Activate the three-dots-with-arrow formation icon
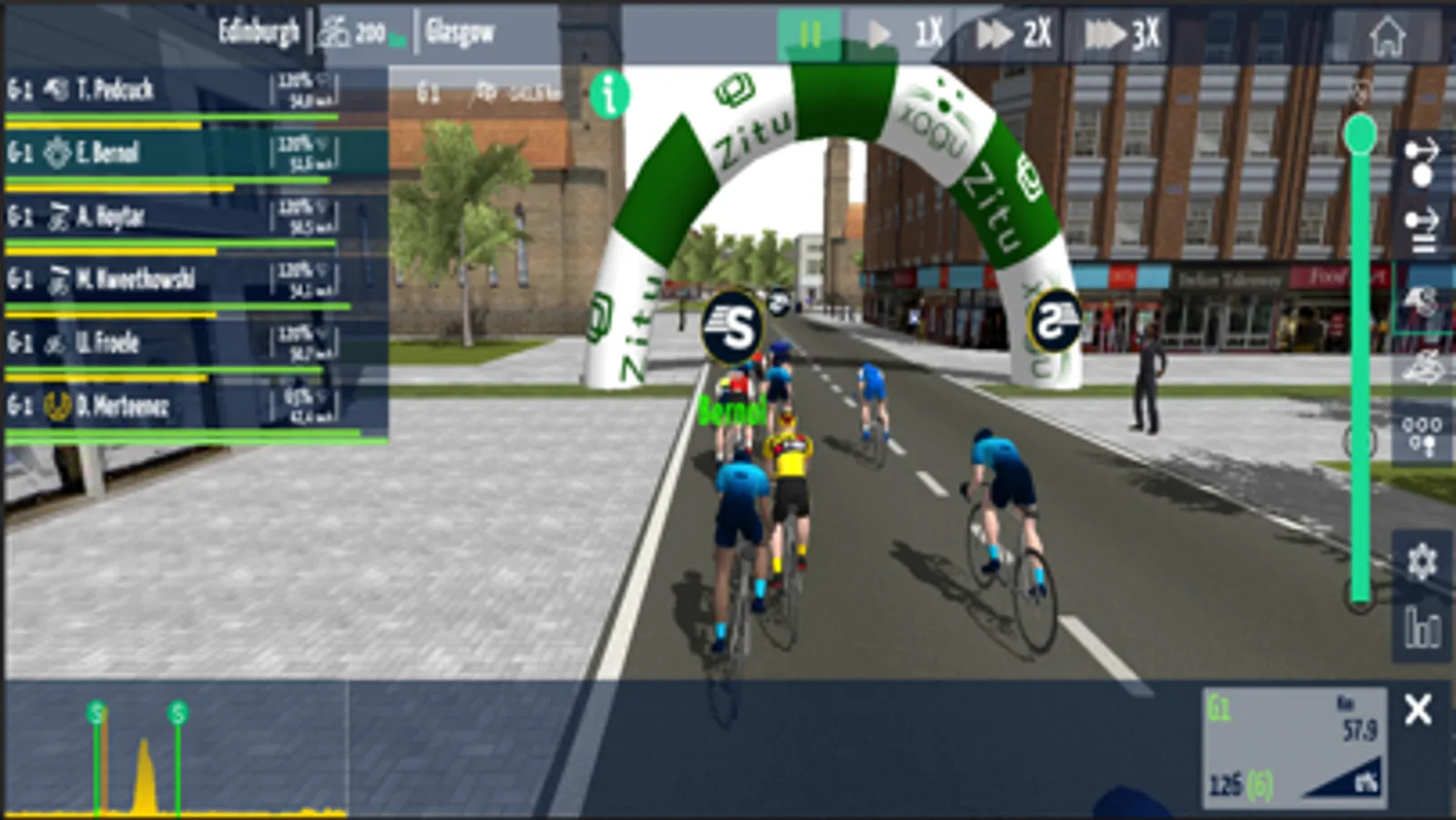Image resolution: width=1456 pixels, height=820 pixels. 1422,434
